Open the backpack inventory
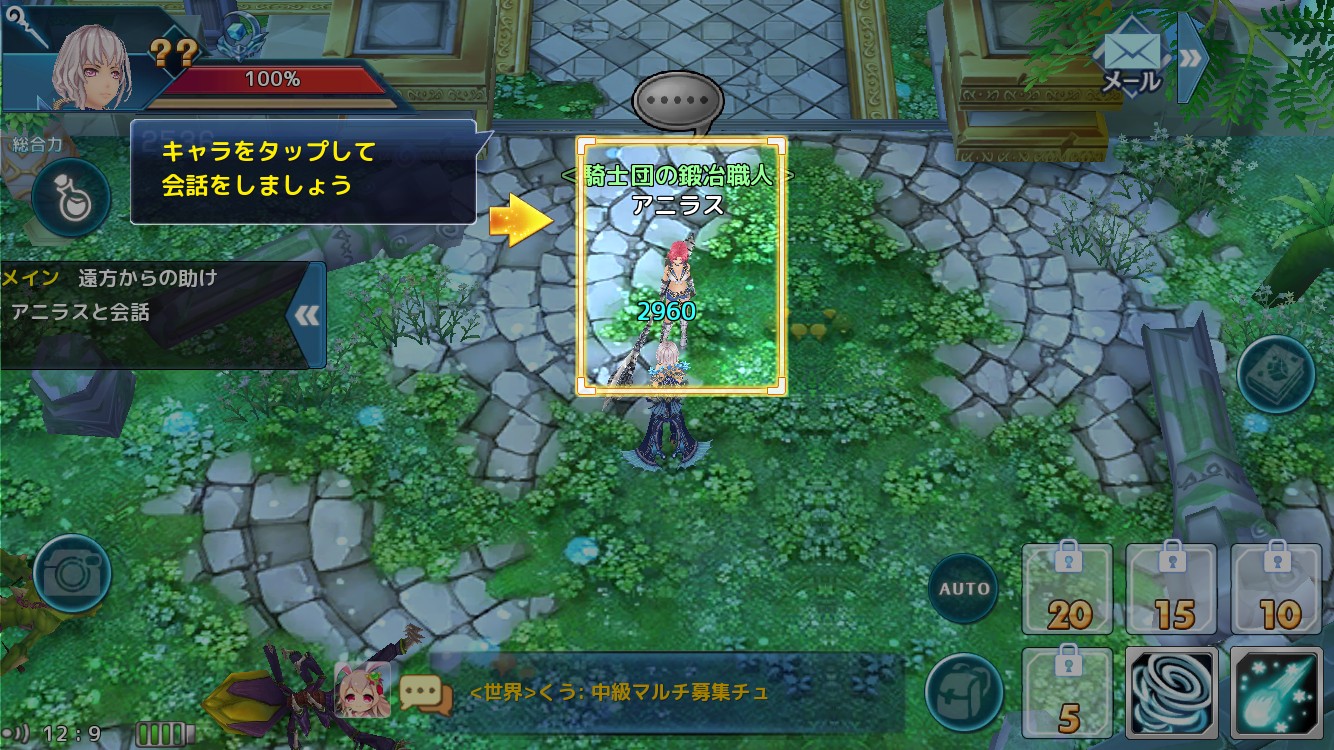1334x750 pixels. pos(964,690)
